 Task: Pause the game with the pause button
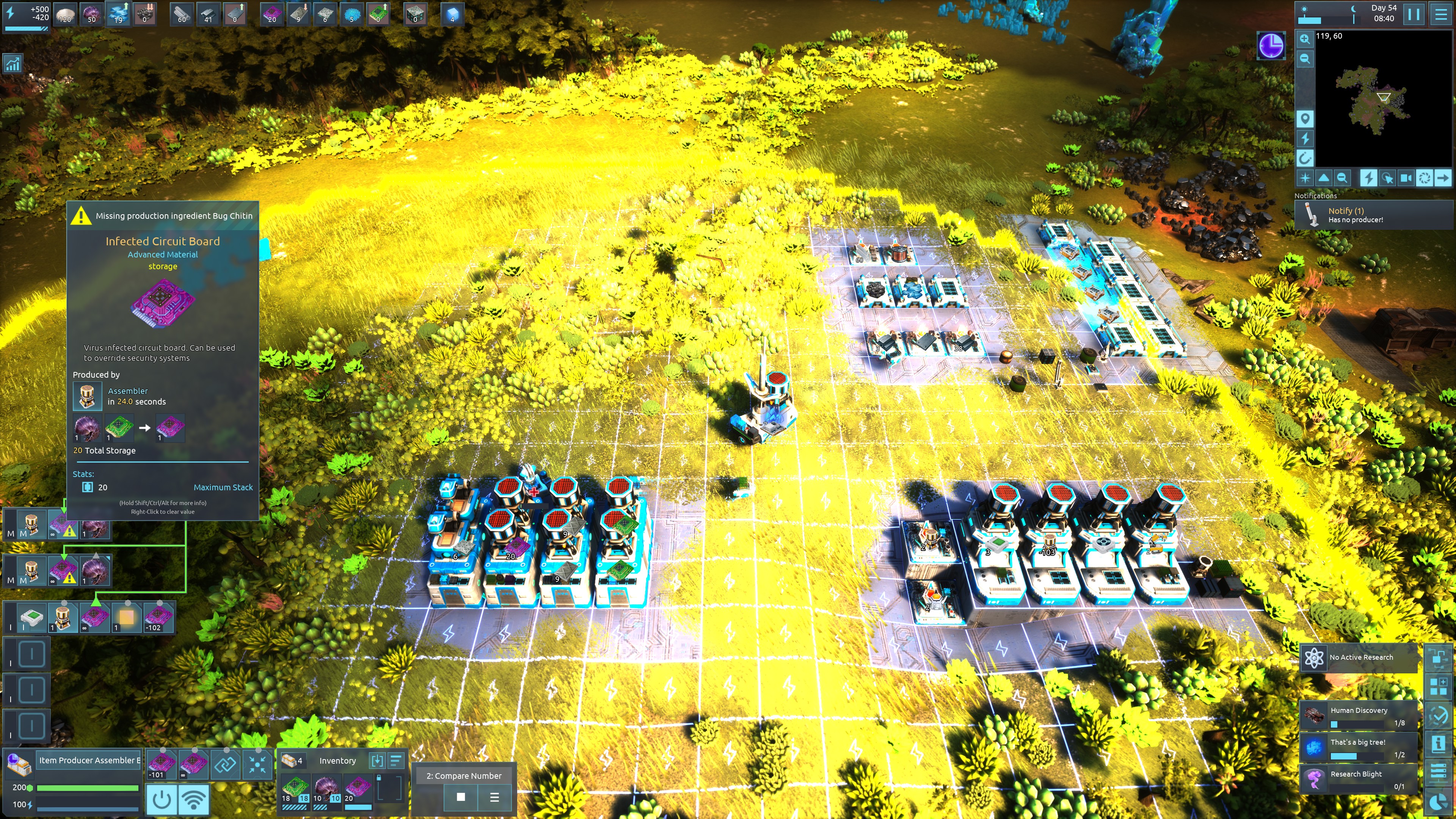[x=1414, y=14]
